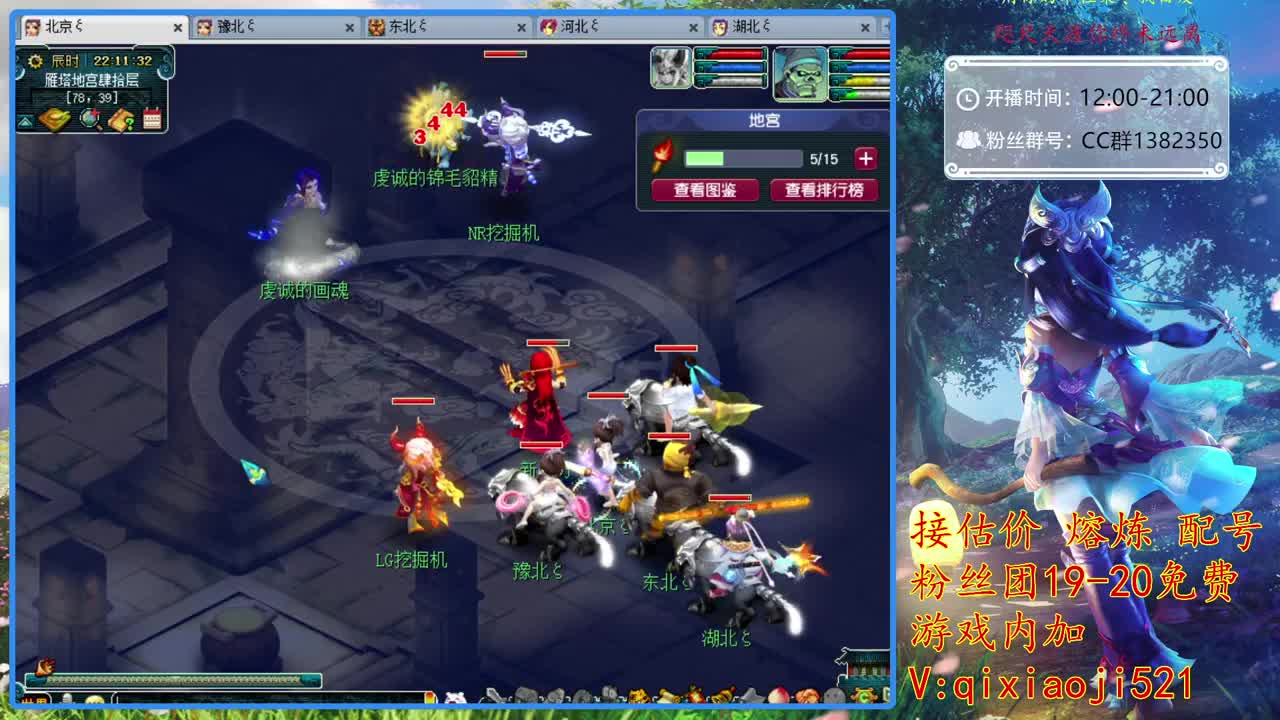
Task: Collapse the coordinate panel via the triangle
Action: pos(26,122)
